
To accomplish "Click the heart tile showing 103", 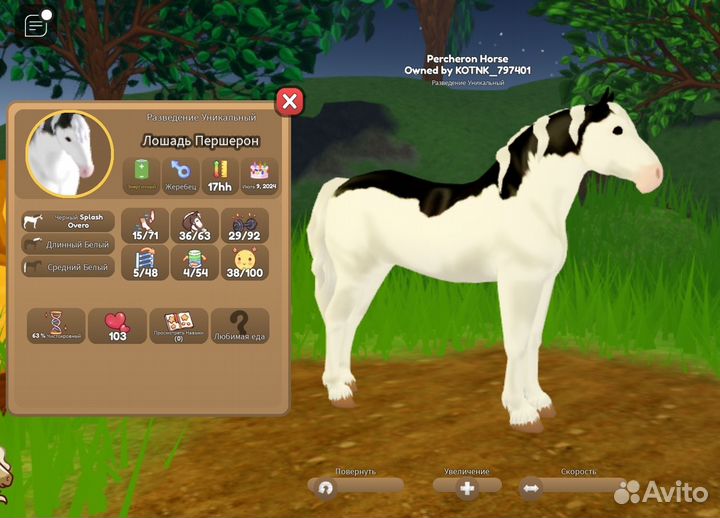I will 117,326.
